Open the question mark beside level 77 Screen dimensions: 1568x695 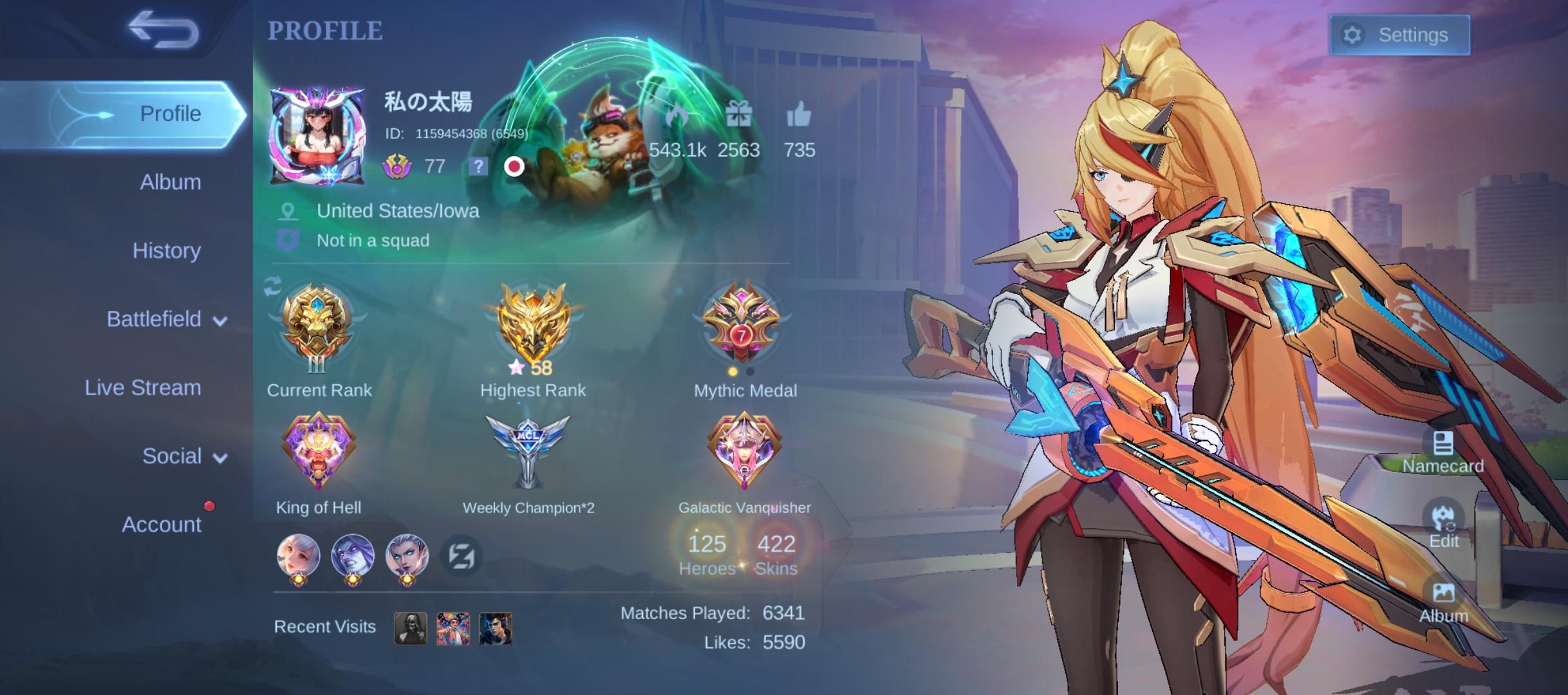pyautogui.click(x=478, y=168)
